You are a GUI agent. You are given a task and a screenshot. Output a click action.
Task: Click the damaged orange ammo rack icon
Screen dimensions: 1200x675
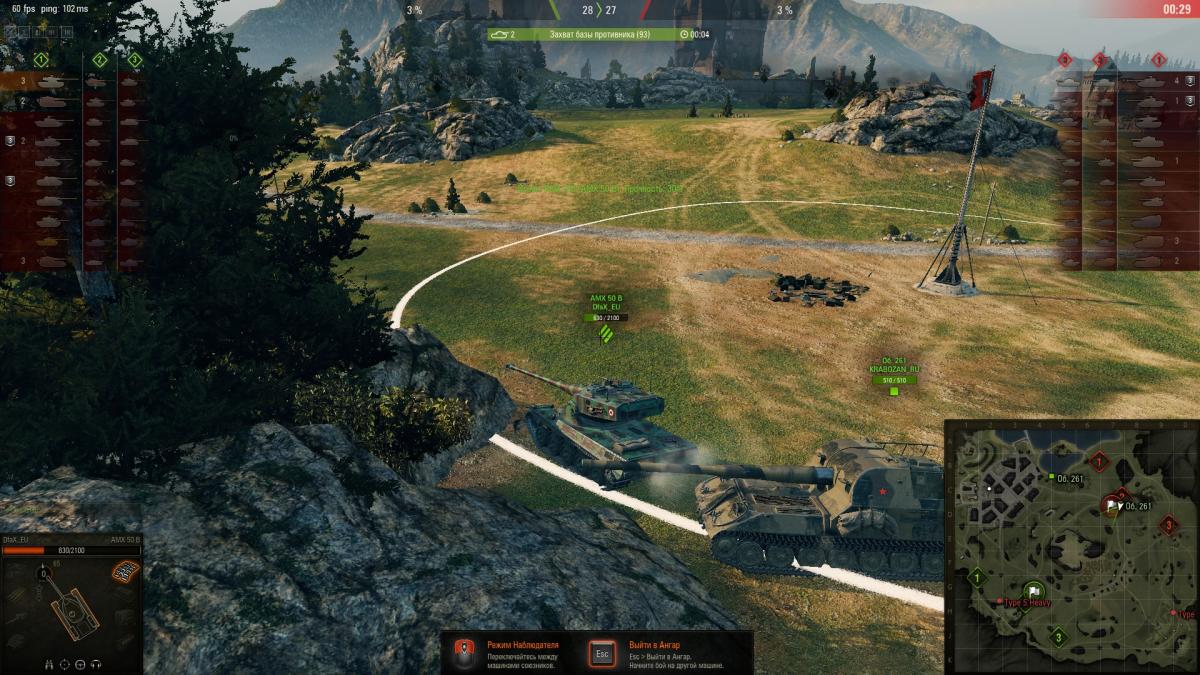point(125,570)
